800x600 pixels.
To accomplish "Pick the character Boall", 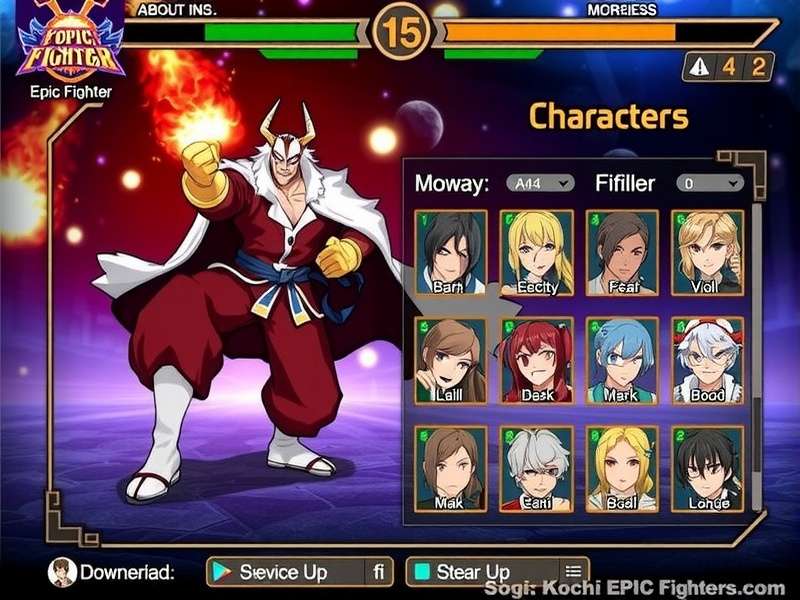I will [x=622, y=468].
